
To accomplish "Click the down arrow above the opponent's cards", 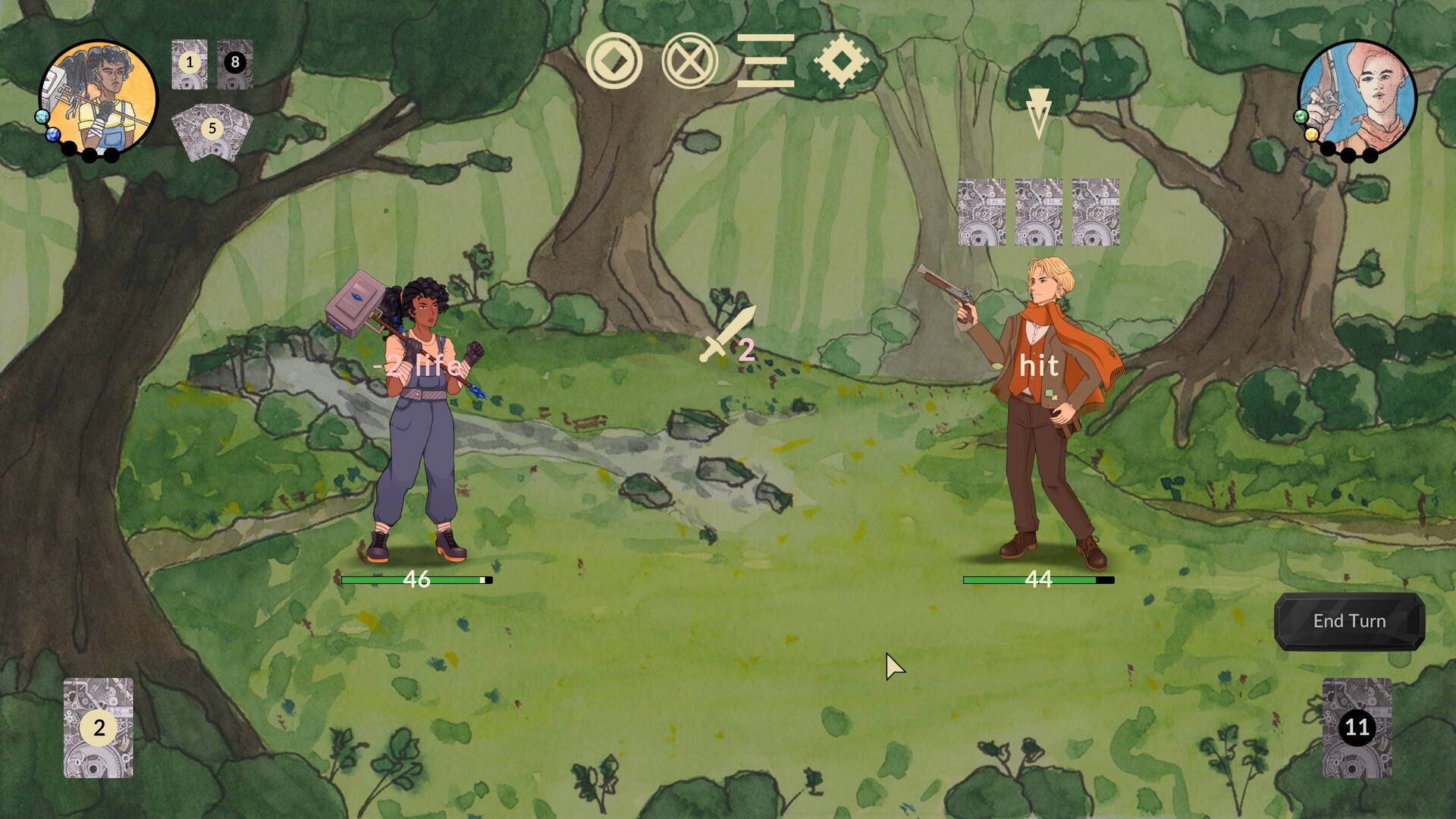I will click(x=1039, y=110).
